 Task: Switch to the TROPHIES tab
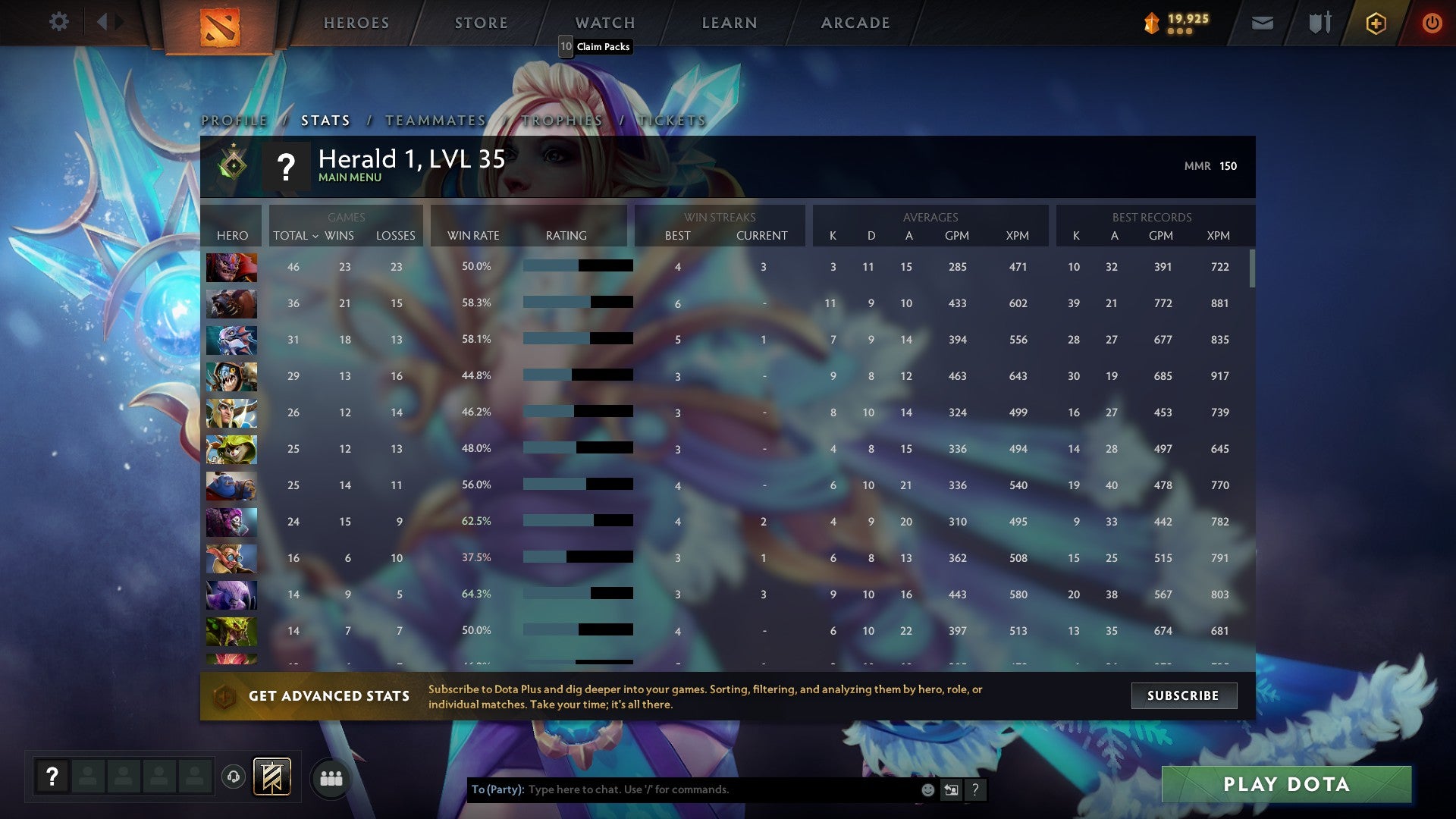(560, 120)
